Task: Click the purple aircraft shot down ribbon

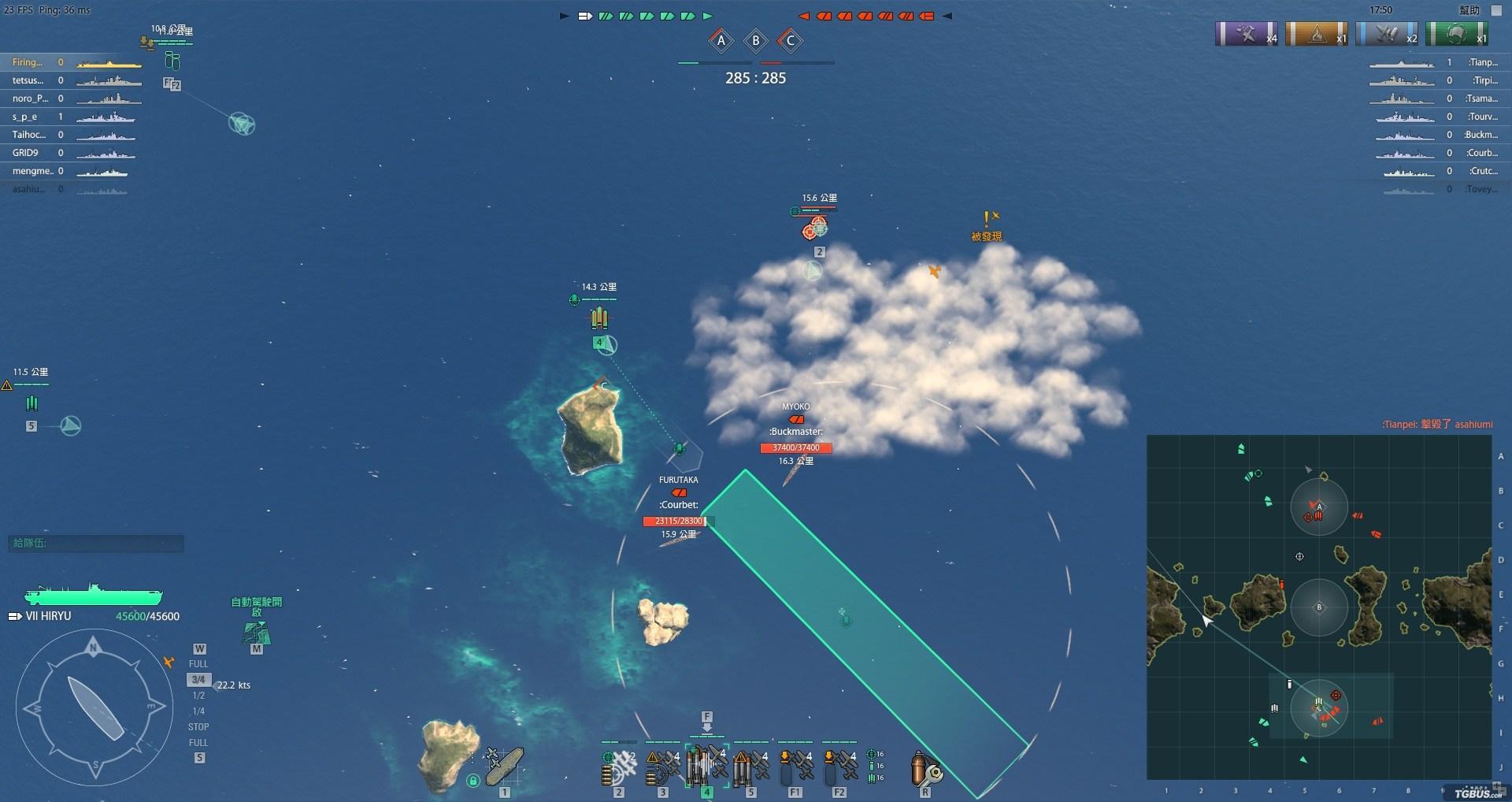Action: [x=1247, y=35]
